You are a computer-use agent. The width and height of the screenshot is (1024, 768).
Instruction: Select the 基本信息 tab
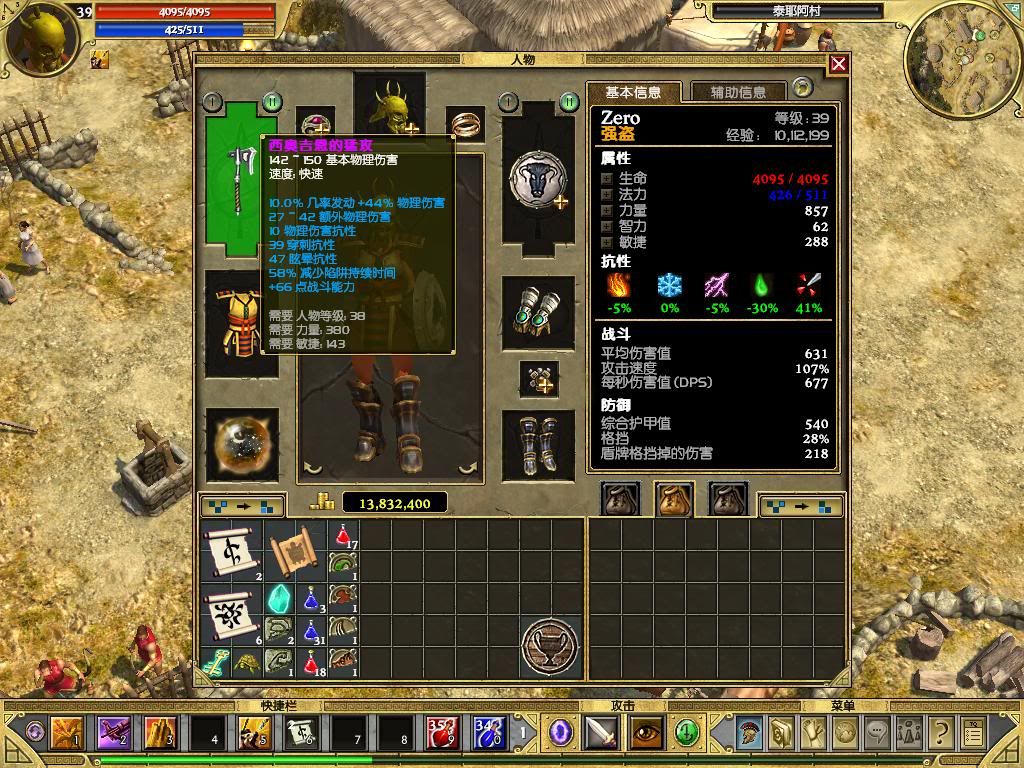click(x=633, y=92)
